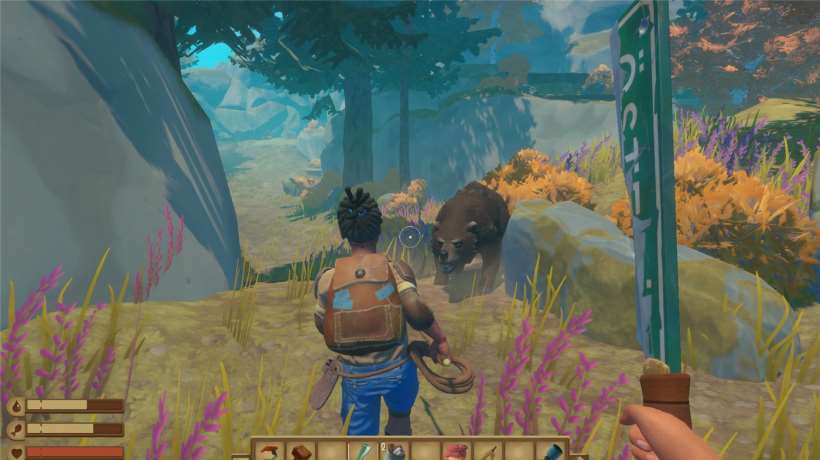Select the blue item hotbar slot

pos(550,452)
